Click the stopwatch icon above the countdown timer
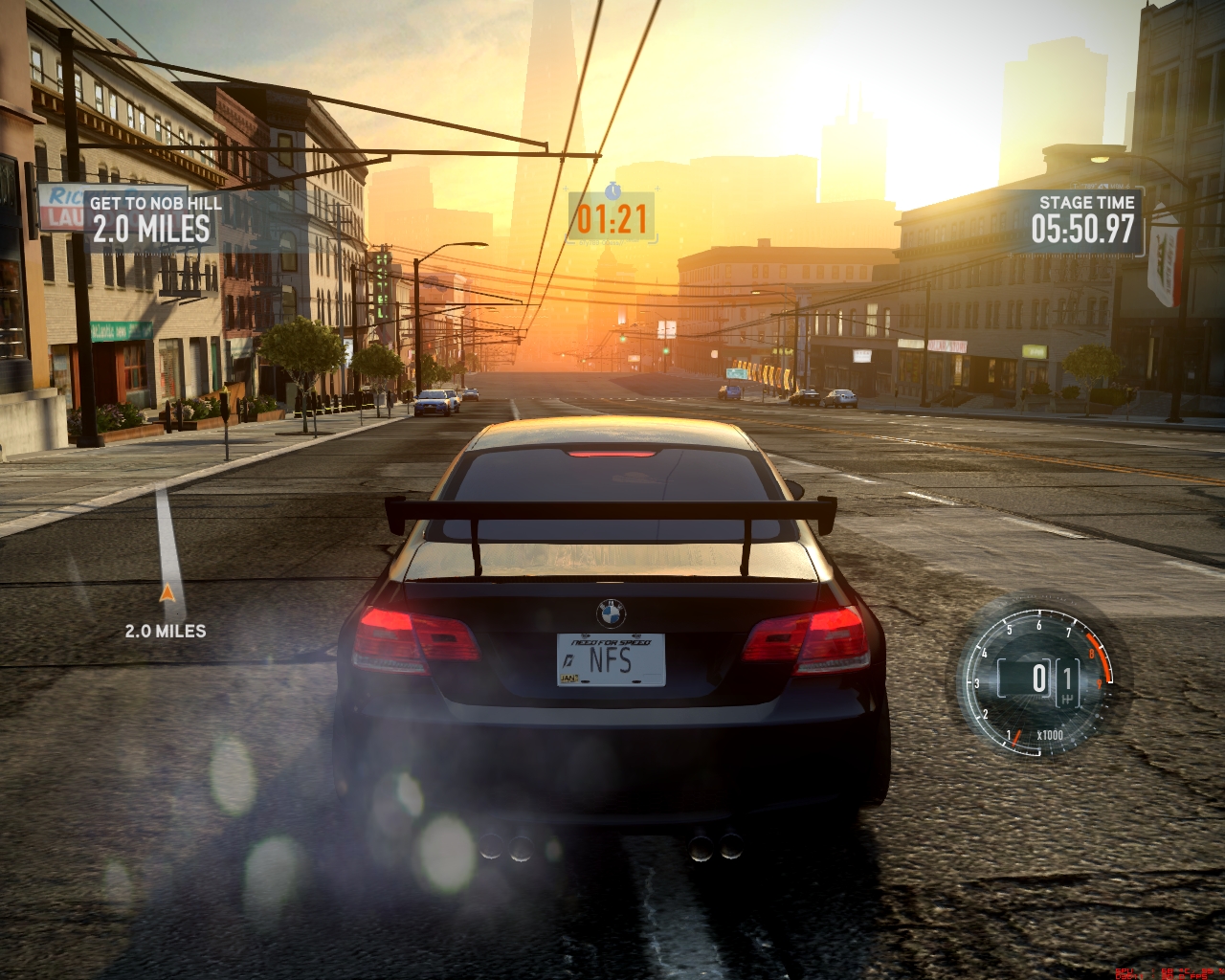The width and height of the screenshot is (1225, 980). pos(612,192)
